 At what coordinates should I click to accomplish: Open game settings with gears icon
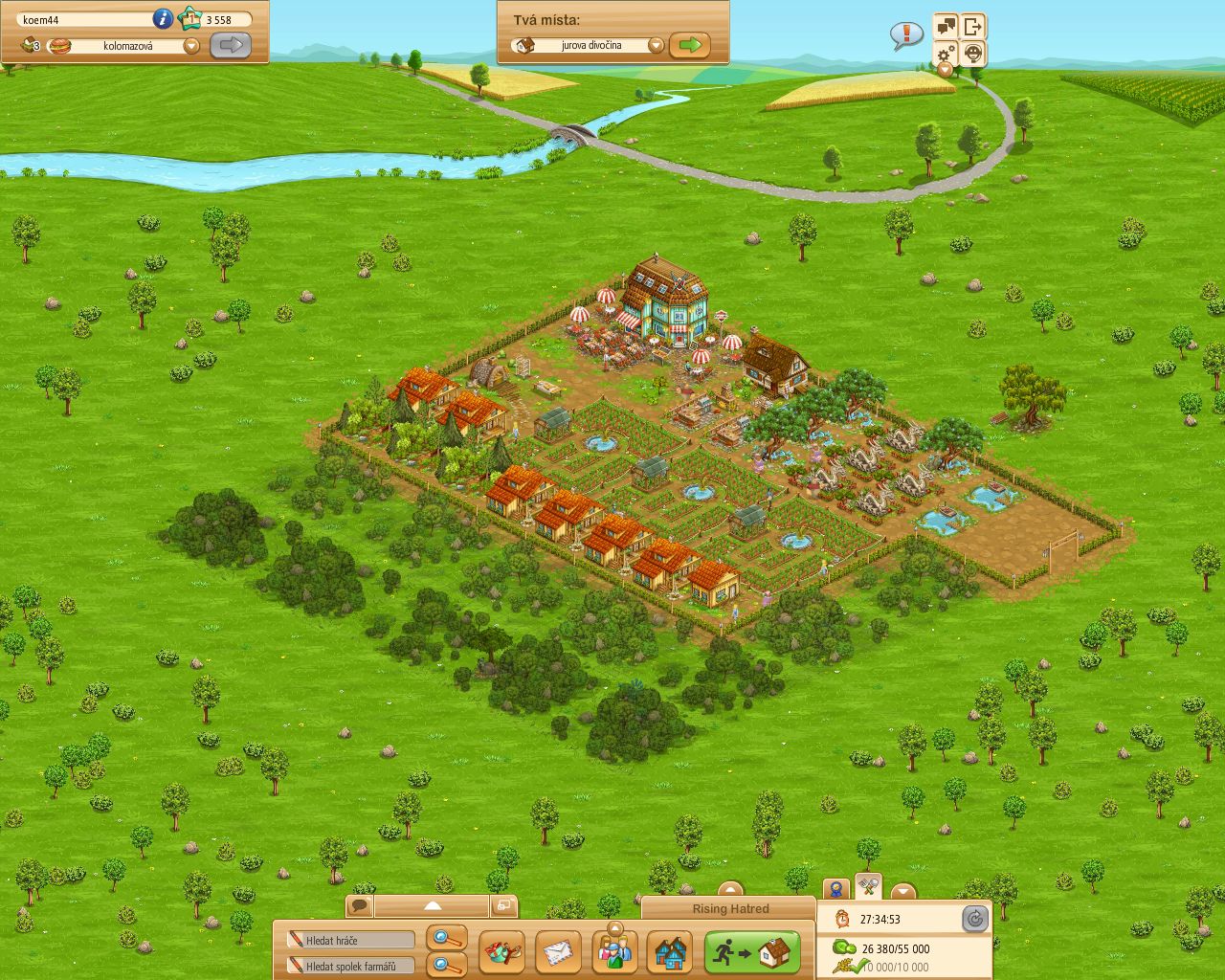pyautogui.click(x=947, y=55)
